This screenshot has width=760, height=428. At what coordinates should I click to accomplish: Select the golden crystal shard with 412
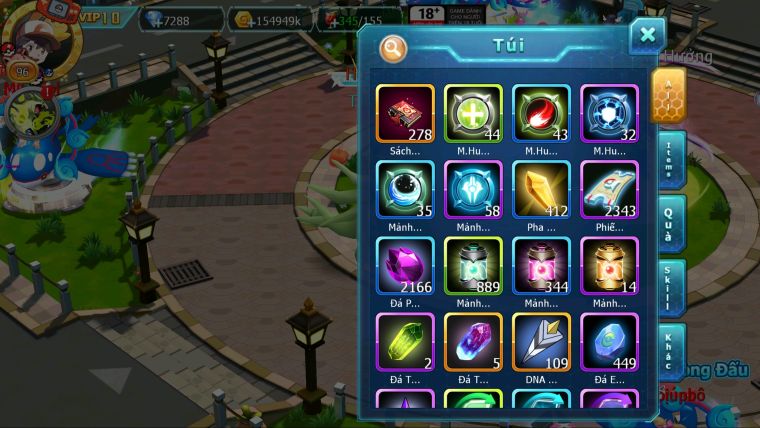tap(541, 190)
